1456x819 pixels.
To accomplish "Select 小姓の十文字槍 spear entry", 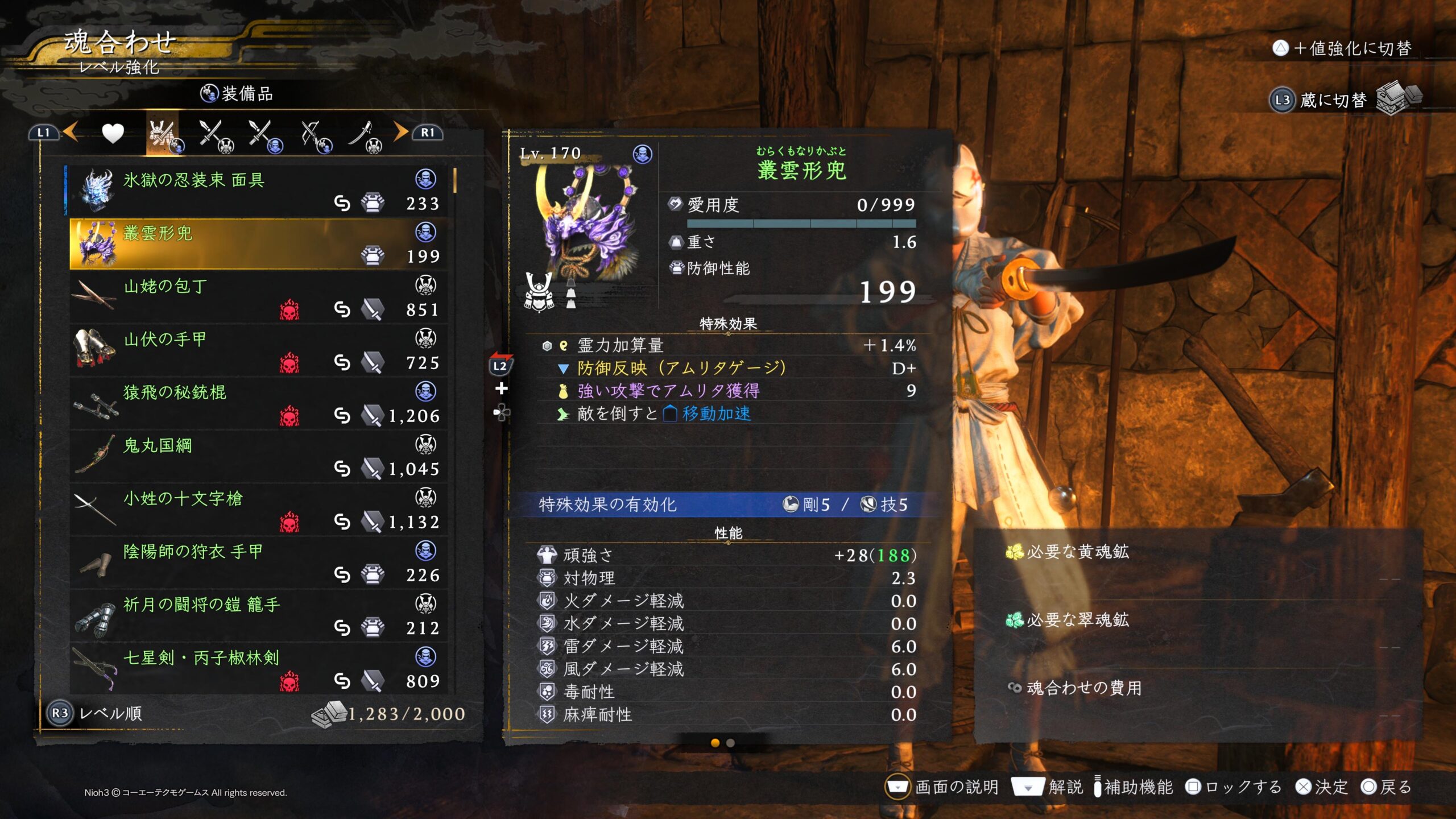I will tap(257, 509).
